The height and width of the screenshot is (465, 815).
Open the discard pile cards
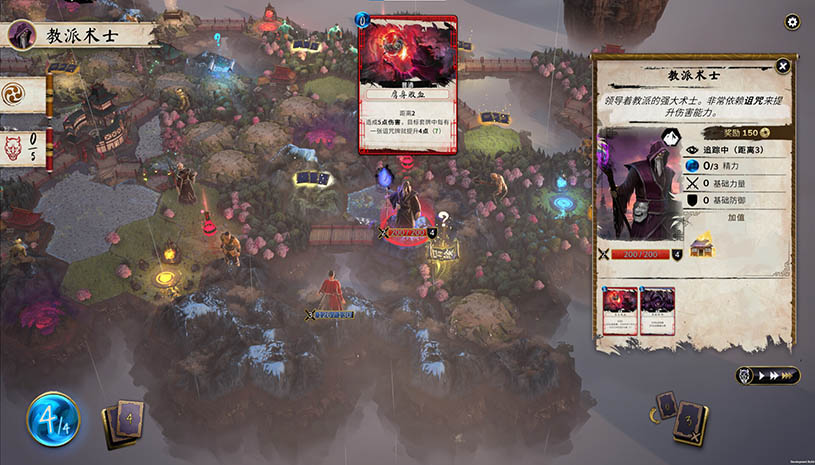click(x=682, y=417)
